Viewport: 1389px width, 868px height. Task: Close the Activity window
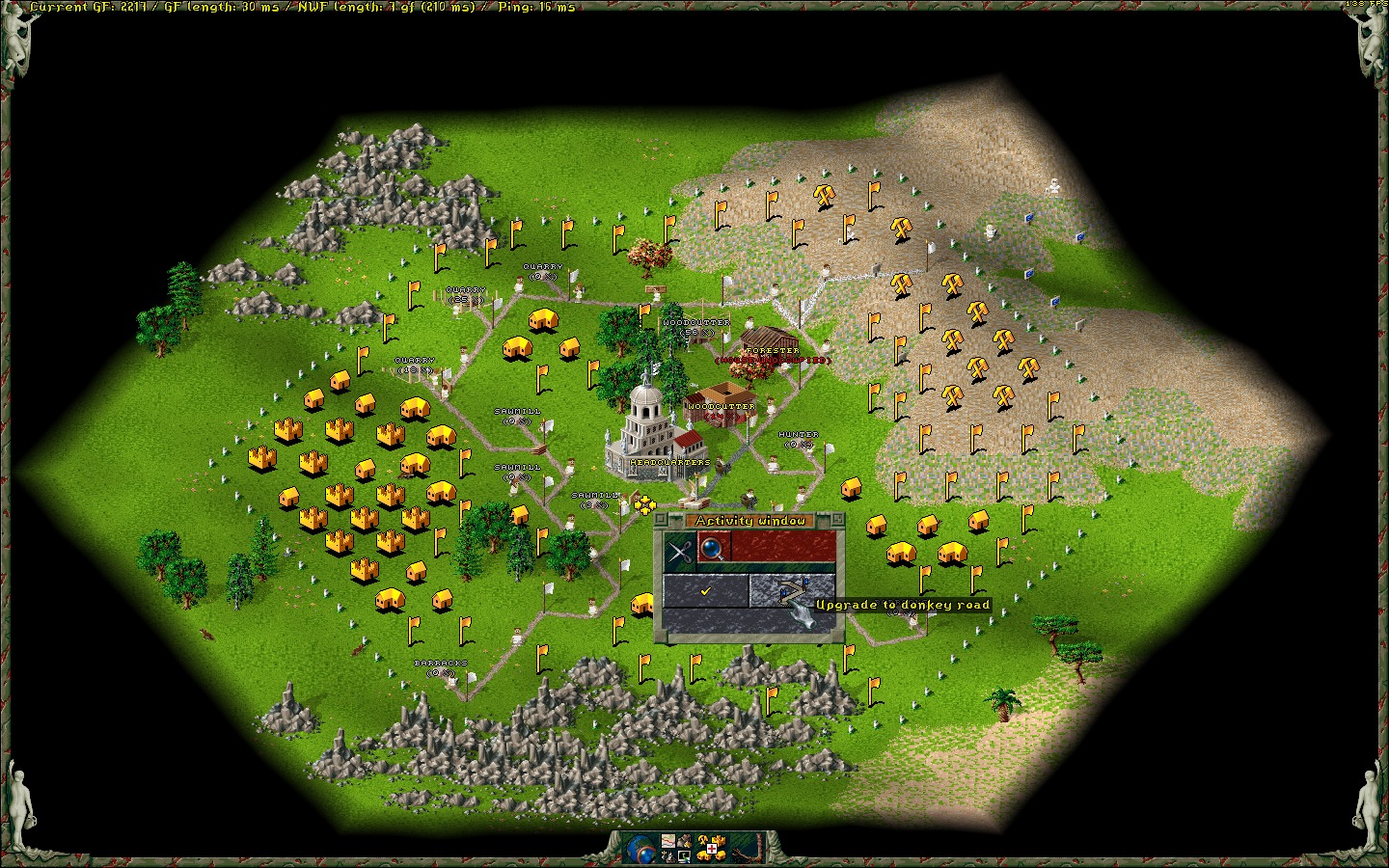(x=662, y=521)
